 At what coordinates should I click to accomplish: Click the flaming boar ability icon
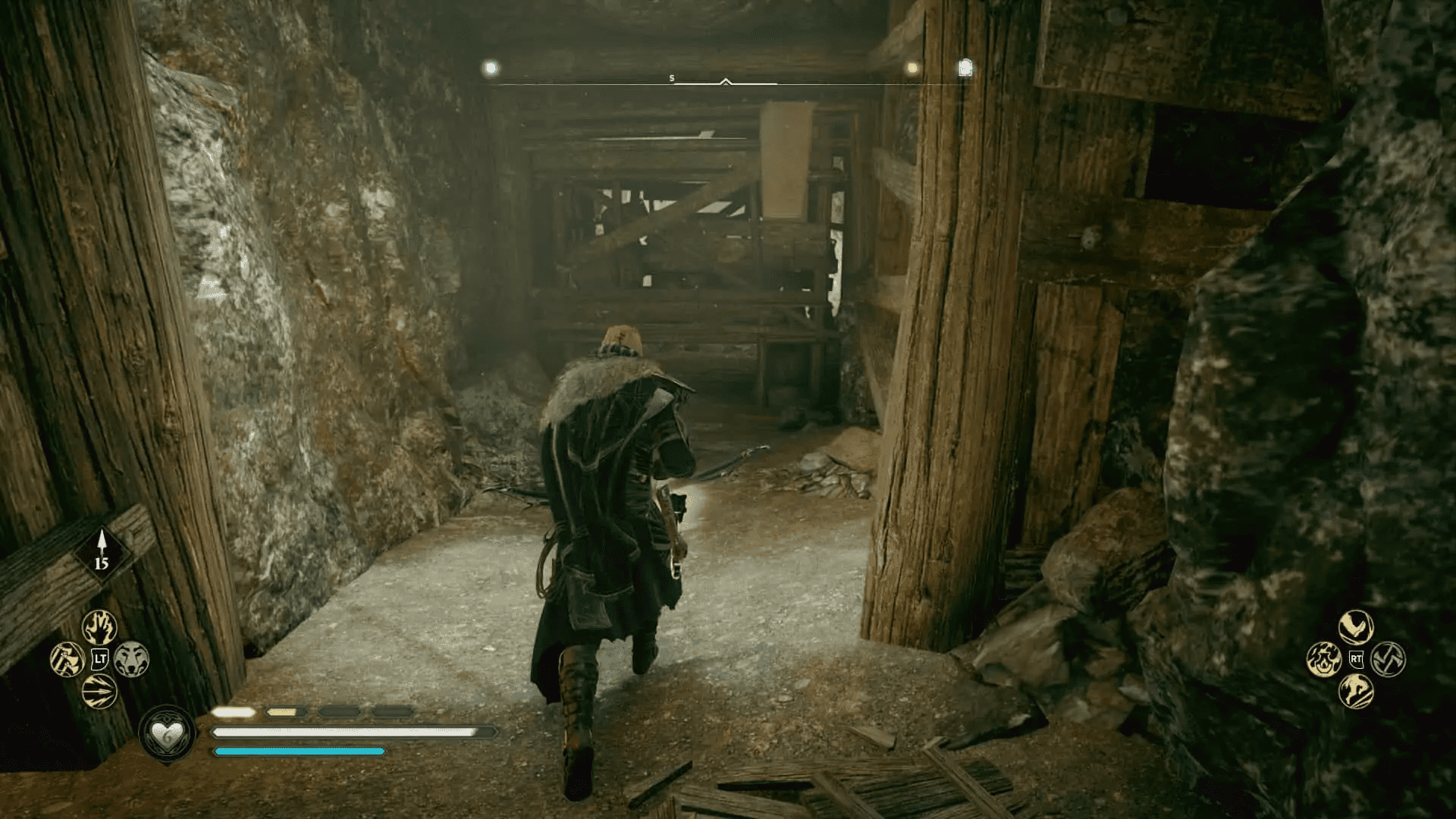(1324, 659)
